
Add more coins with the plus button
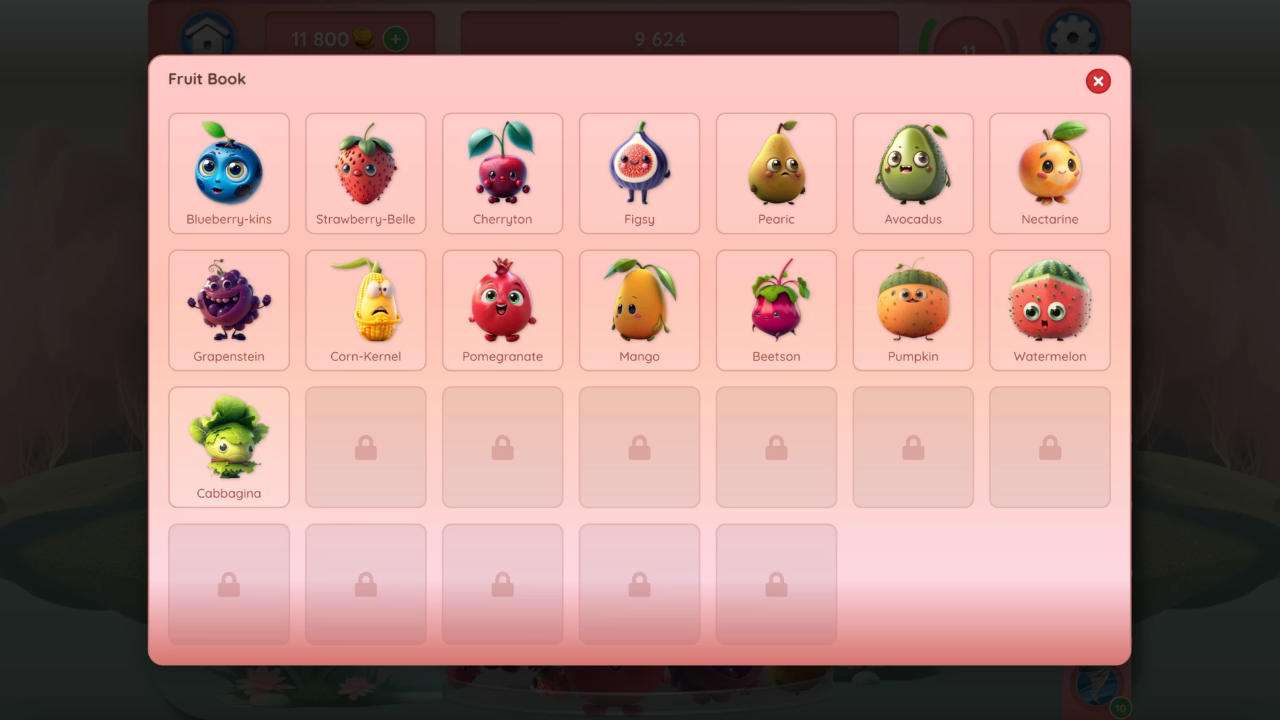[x=394, y=39]
